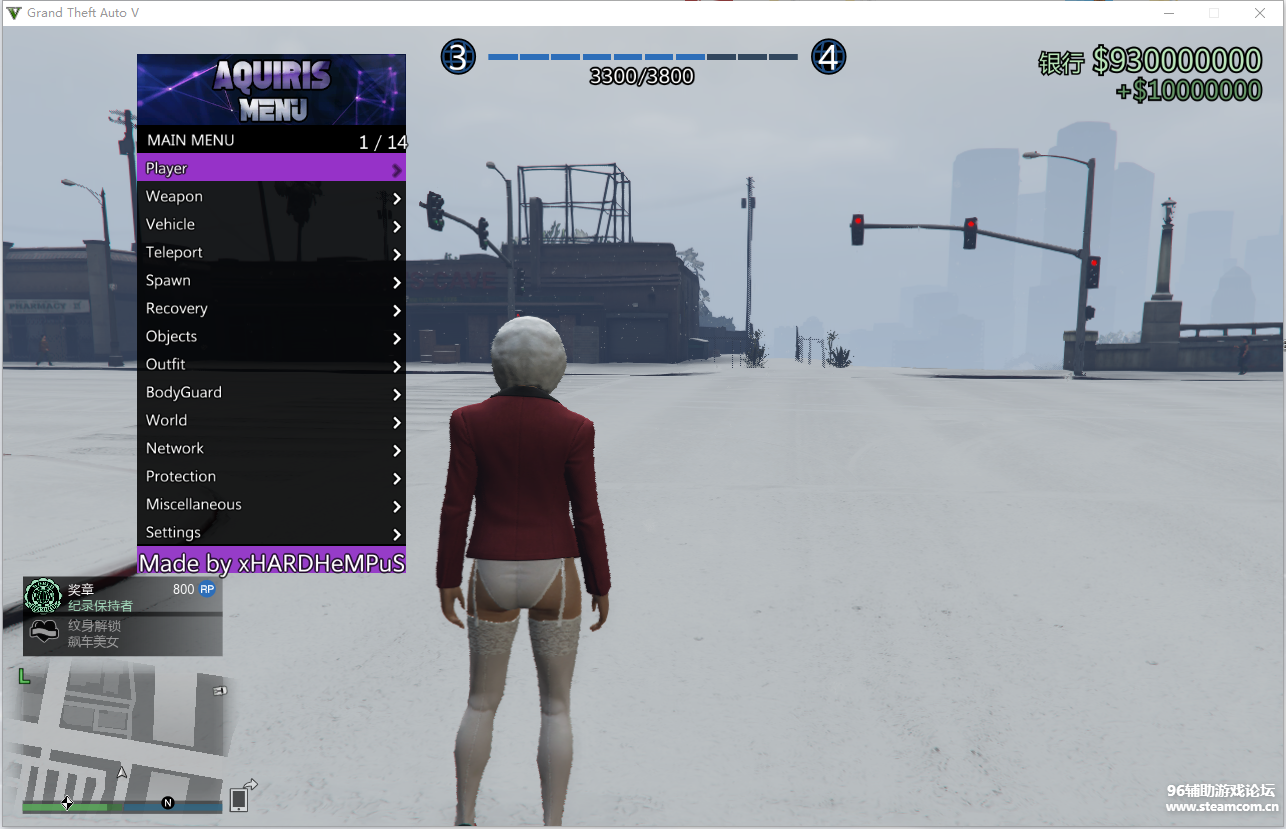
Task: Select the World menu entry
Action: pyautogui.click(x=271, y=421)
